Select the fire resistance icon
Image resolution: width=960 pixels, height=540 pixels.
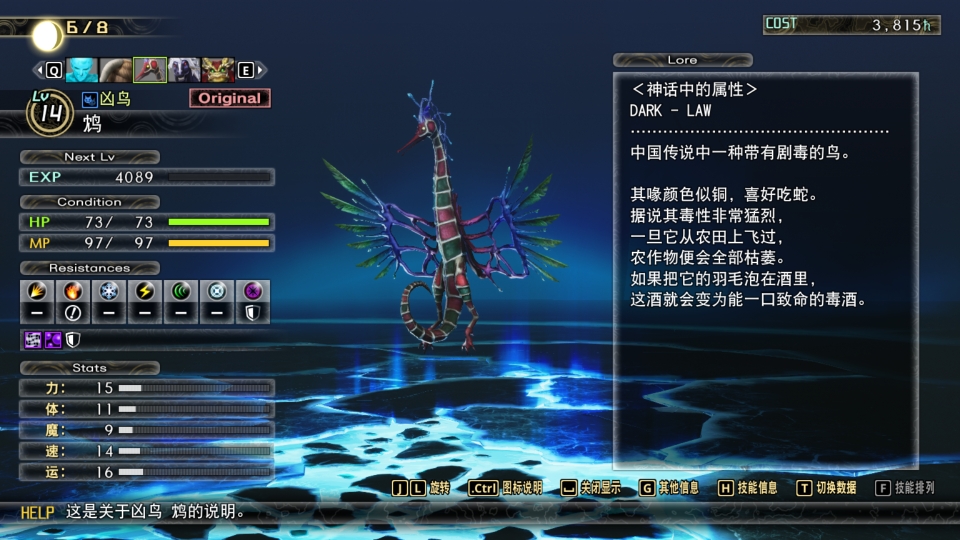point(73,292)
